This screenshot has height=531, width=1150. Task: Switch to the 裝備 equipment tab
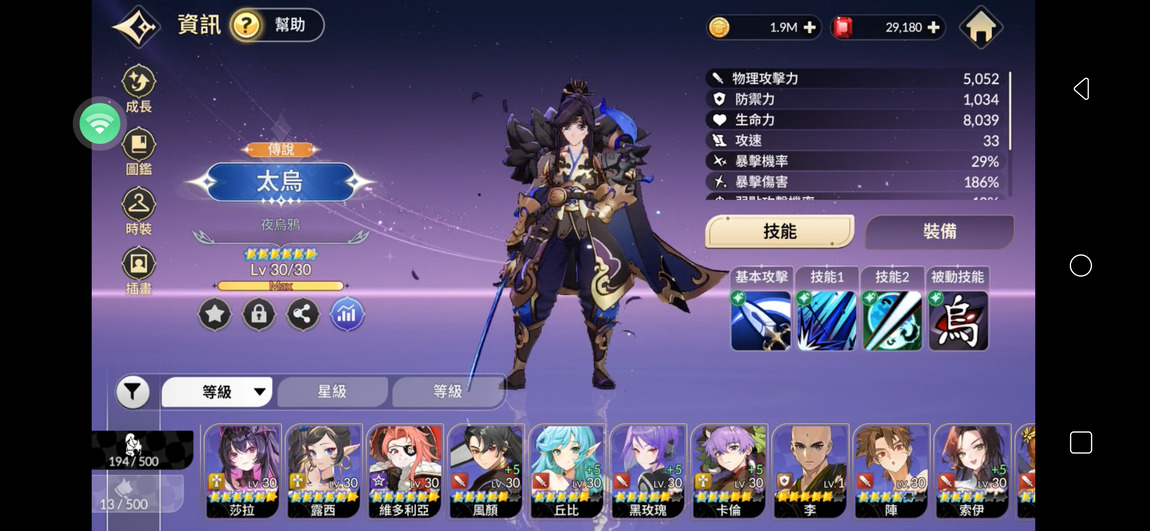pos(939,232)
